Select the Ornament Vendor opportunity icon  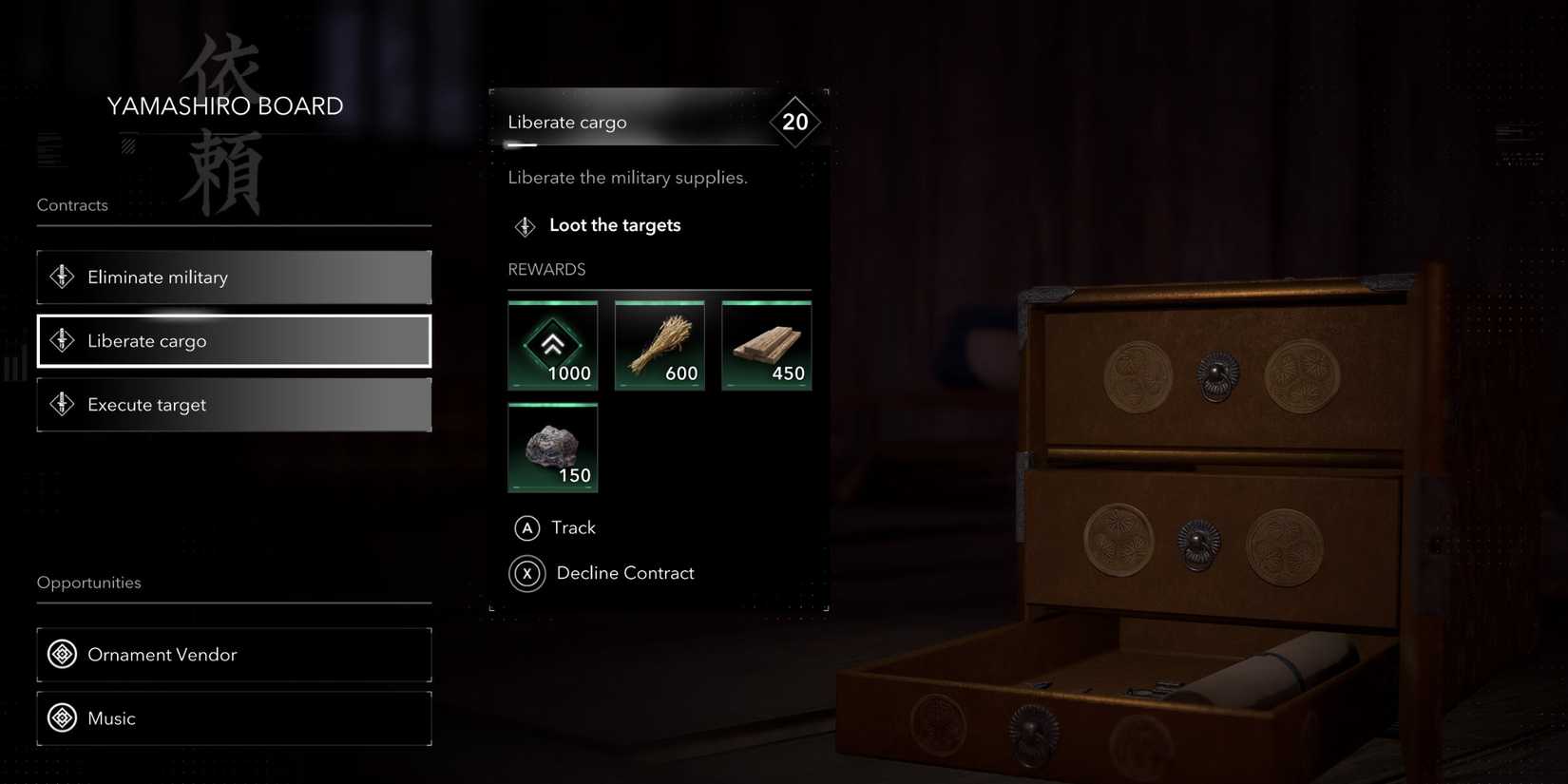[61, 654]
